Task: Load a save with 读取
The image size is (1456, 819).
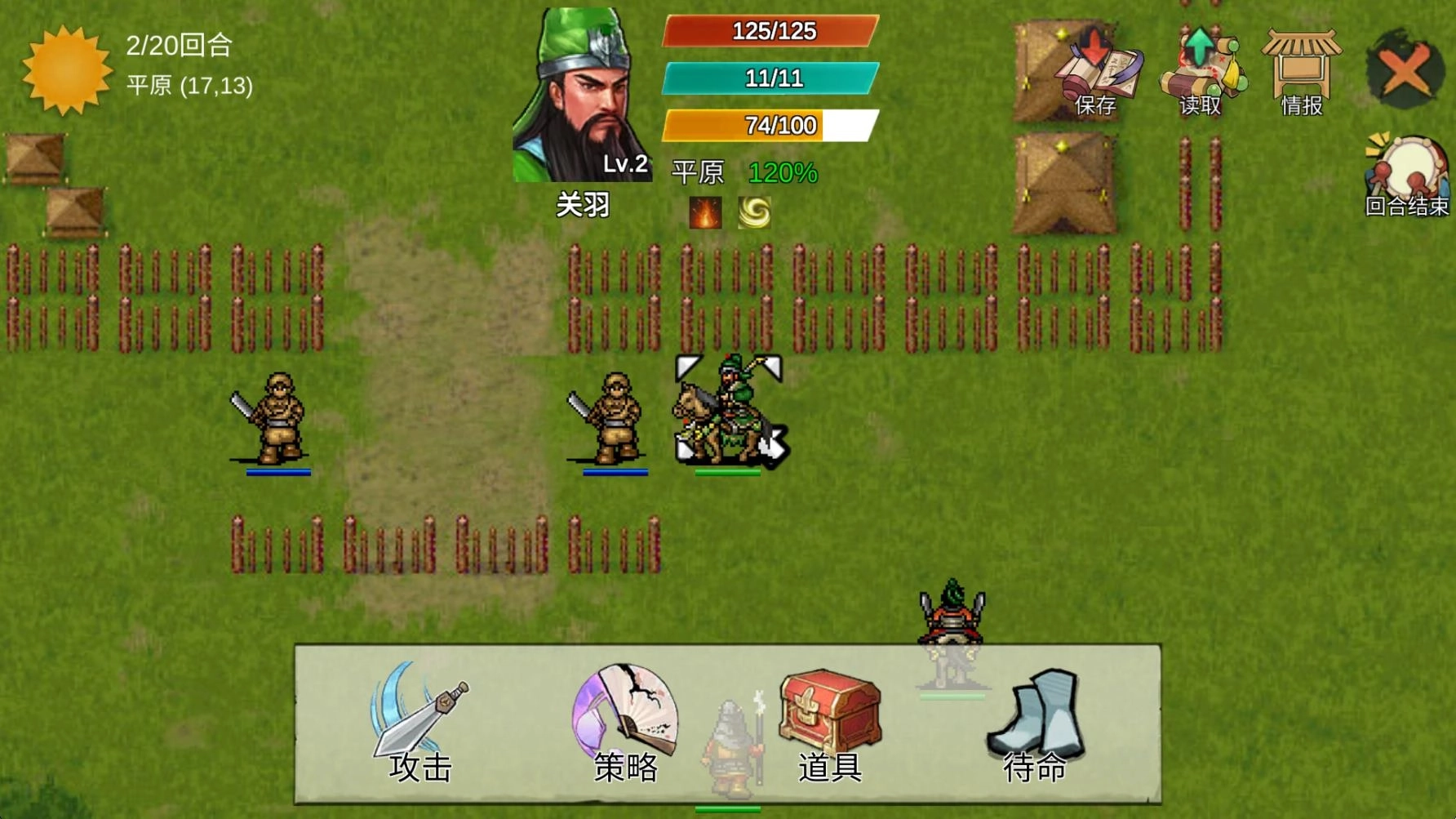Action: pos(1200,73)
